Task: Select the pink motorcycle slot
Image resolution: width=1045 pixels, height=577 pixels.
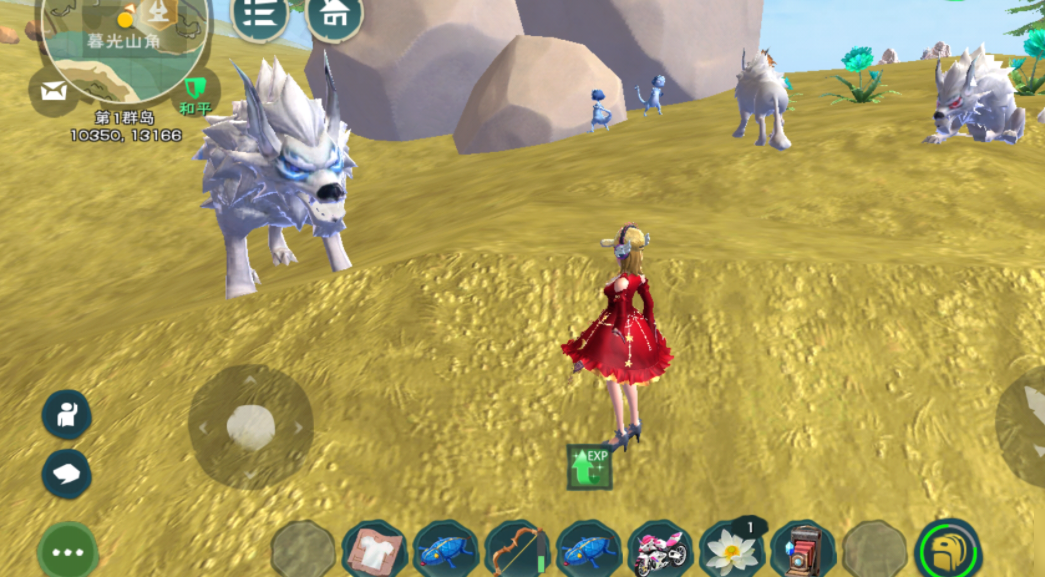Action: [661, 550]
